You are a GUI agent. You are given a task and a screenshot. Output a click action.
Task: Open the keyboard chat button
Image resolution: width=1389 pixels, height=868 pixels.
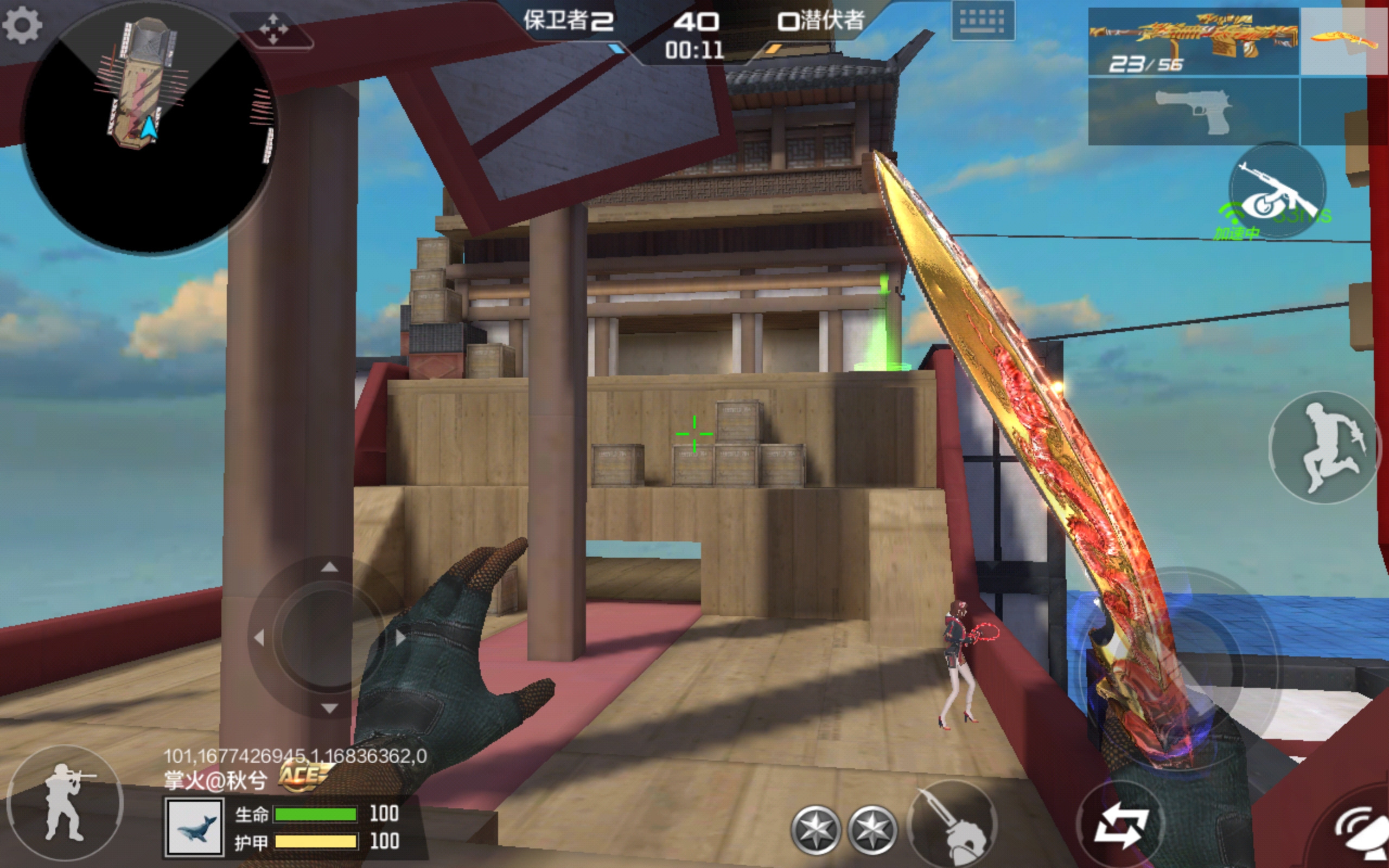pos(982,22)
